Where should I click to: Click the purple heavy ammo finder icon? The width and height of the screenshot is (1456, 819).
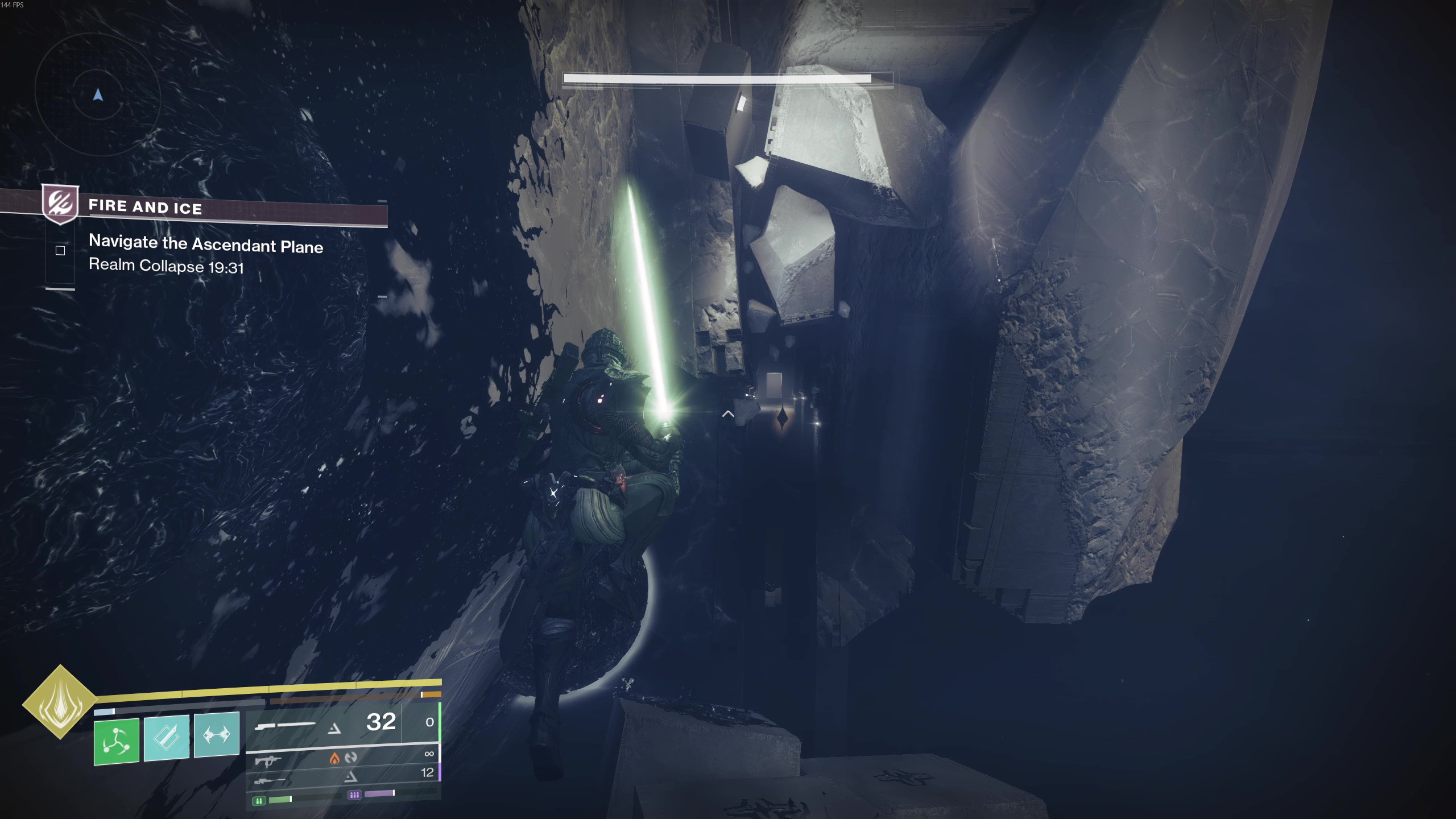(x=354, y=795)
